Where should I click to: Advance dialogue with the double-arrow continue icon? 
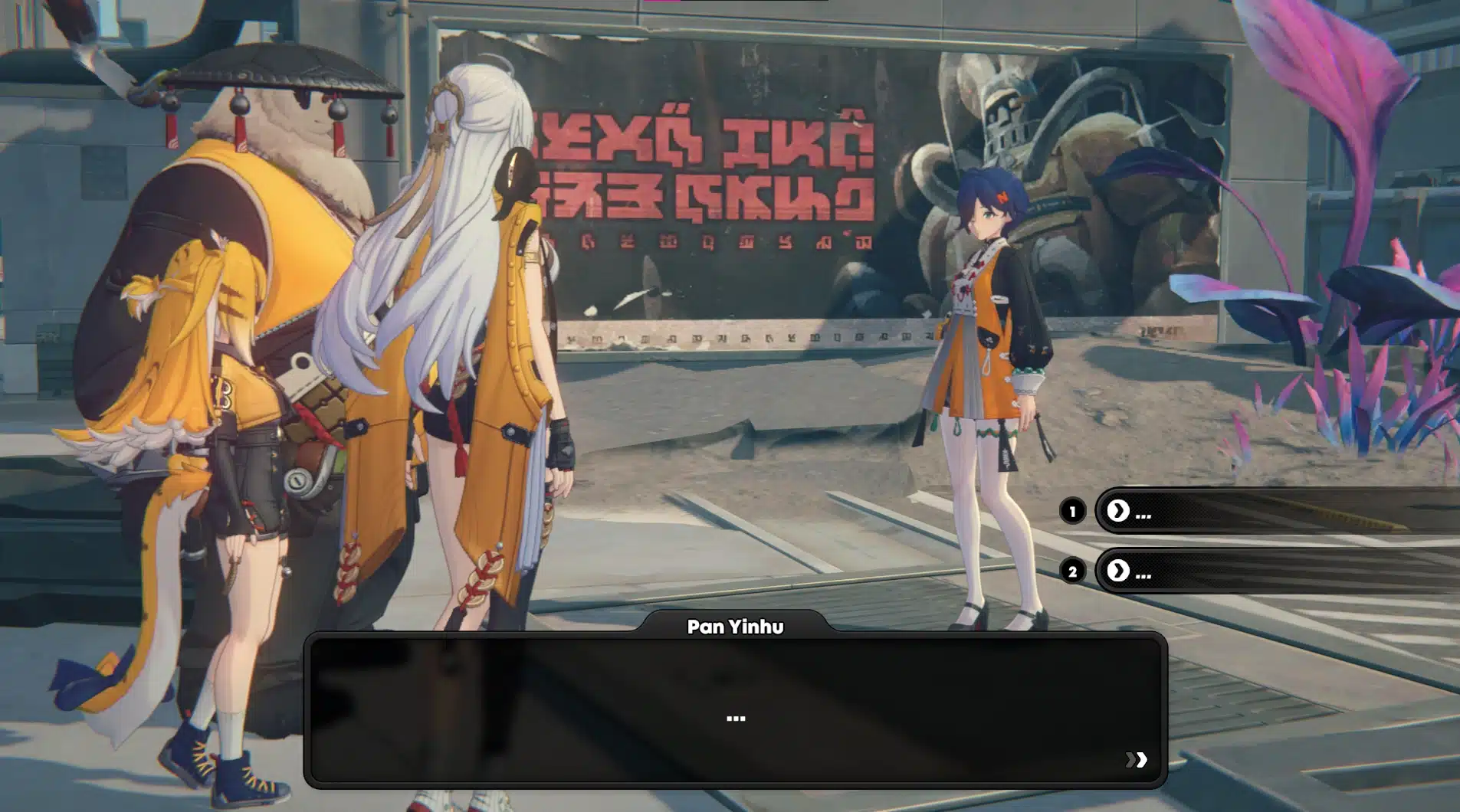pos(1136,760)
